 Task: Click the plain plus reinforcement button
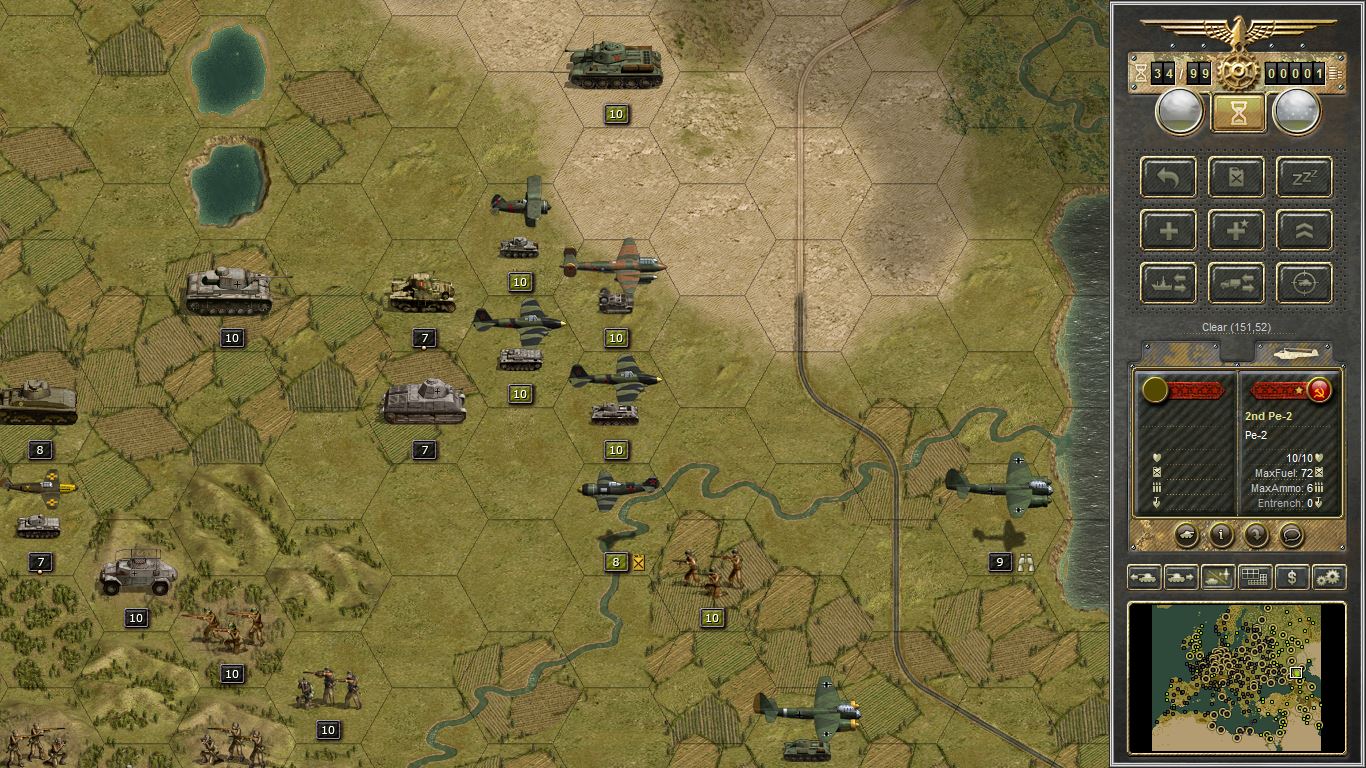(1168, 231)
